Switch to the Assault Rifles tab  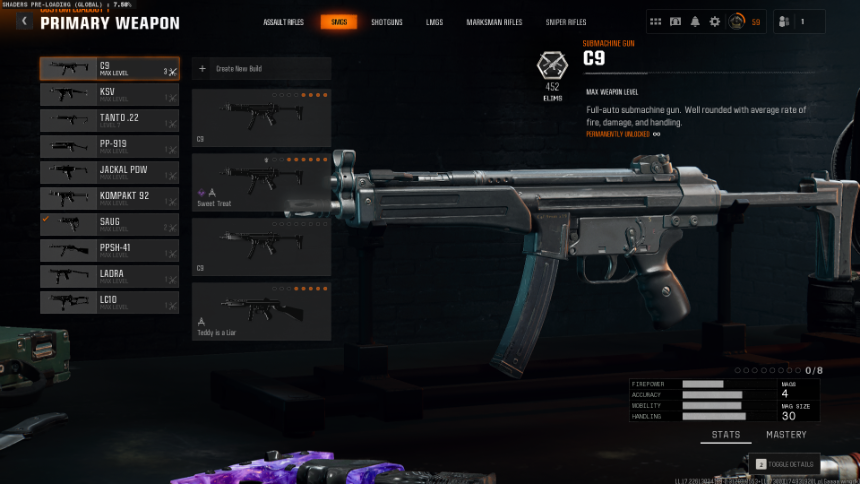pos(283,22)
